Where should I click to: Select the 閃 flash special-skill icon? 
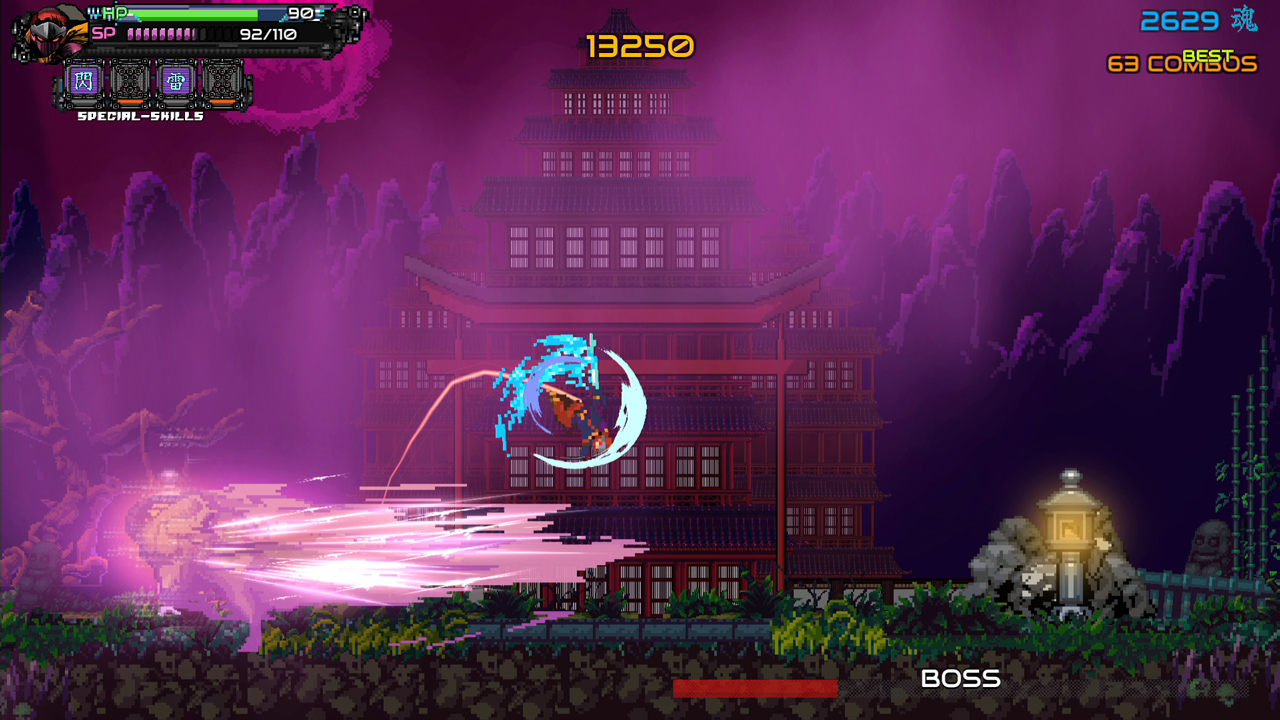click(x=85, y=80)
